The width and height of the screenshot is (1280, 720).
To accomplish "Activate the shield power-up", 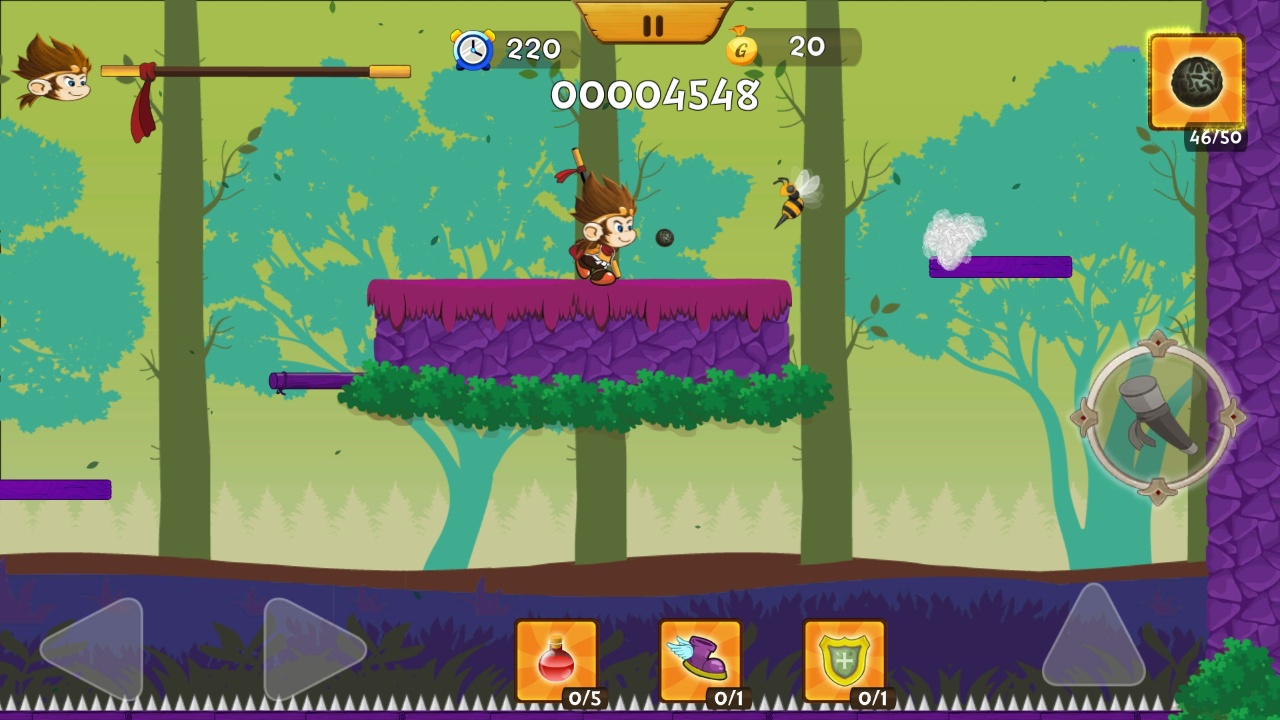I will pos(844,657).
